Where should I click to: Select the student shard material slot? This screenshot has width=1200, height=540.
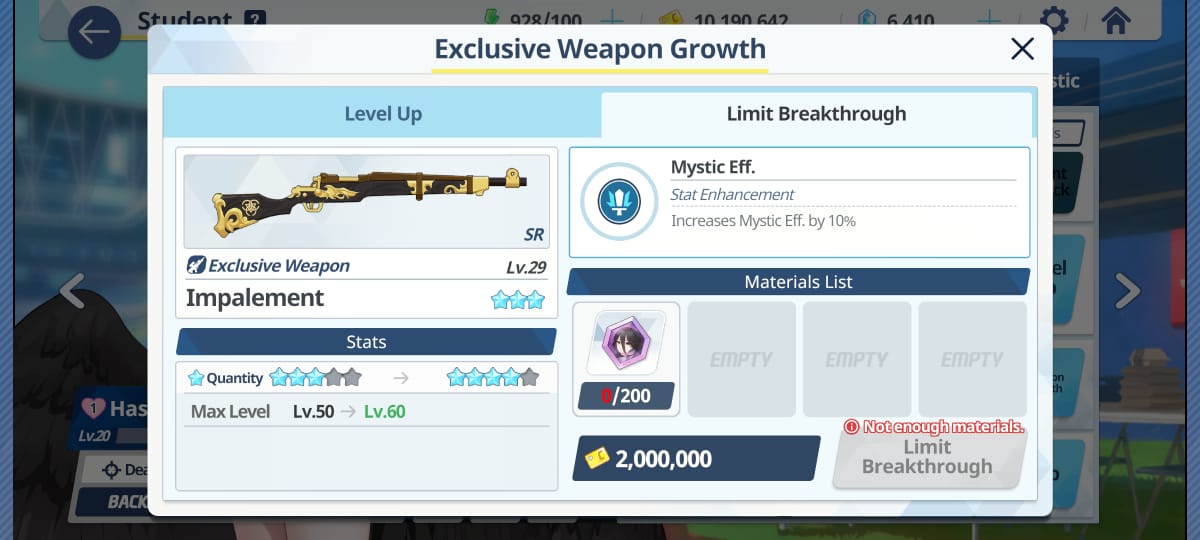(626, 358)
